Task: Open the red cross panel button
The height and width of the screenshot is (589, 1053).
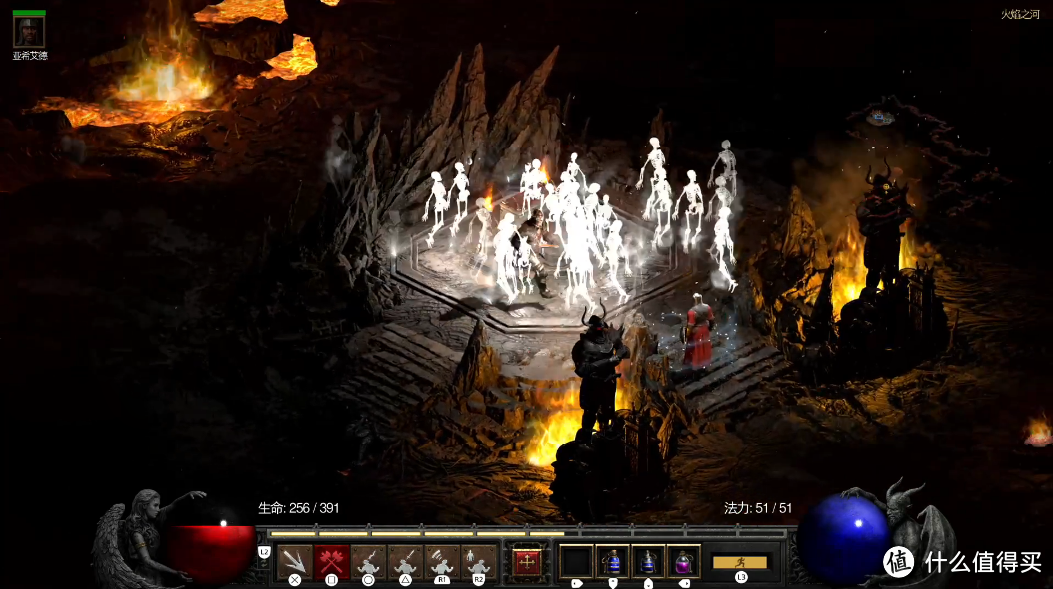Action: 527,562
